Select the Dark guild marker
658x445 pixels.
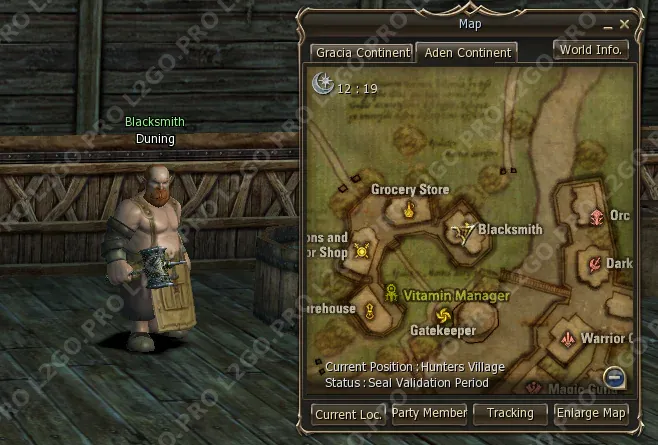click(x=594, y=264)
